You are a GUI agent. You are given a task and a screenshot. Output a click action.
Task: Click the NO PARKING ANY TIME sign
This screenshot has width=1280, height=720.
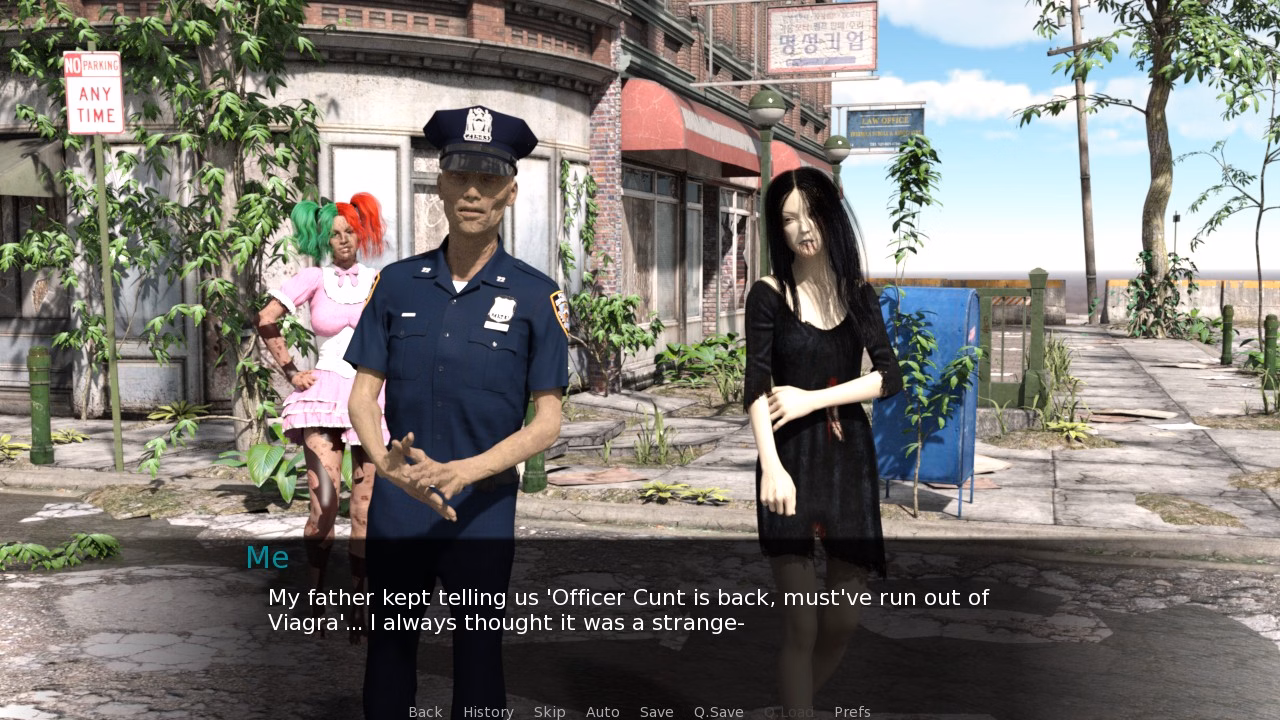(x=93, y=90)
